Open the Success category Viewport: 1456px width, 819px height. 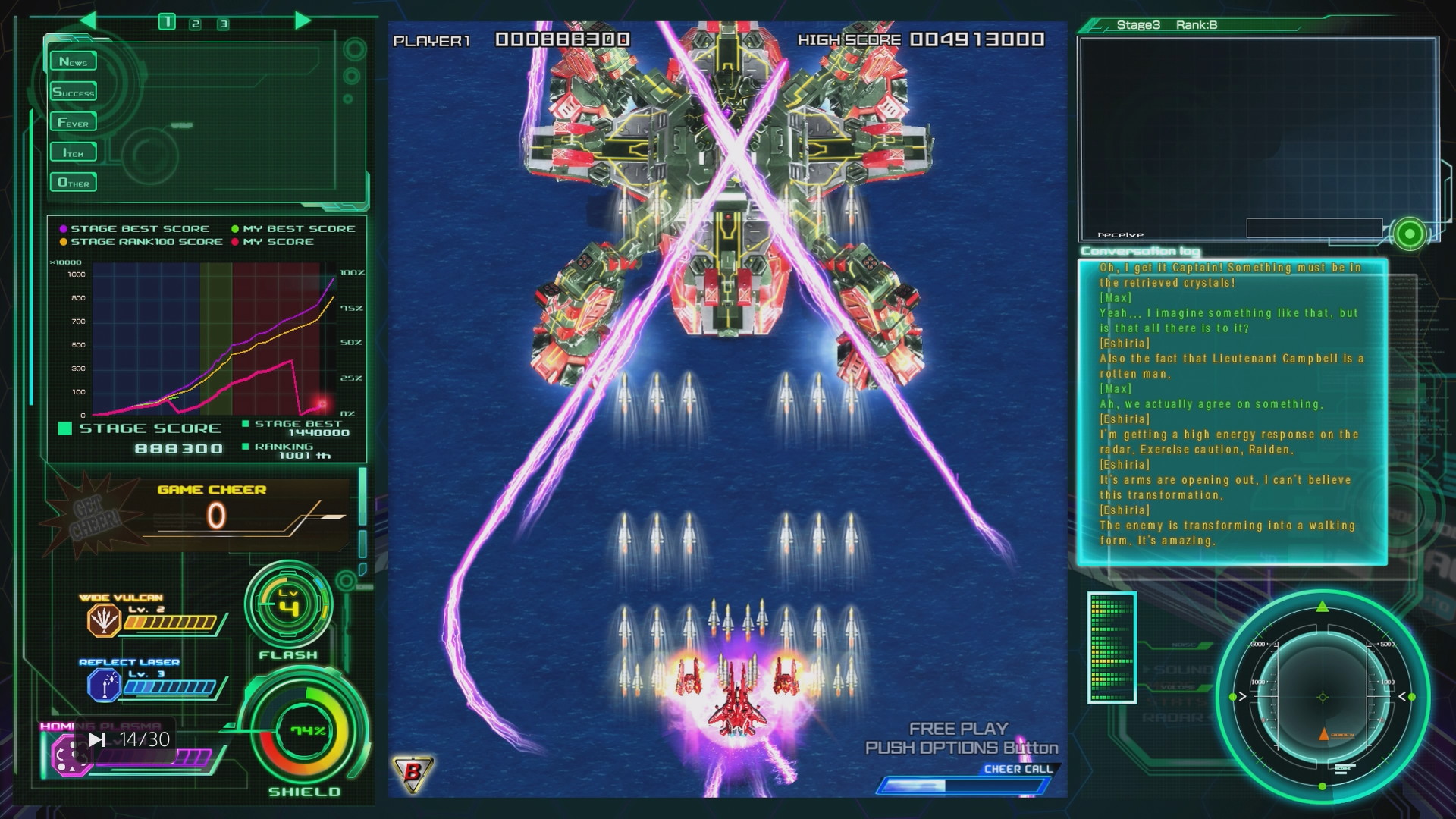click(73, 92)
